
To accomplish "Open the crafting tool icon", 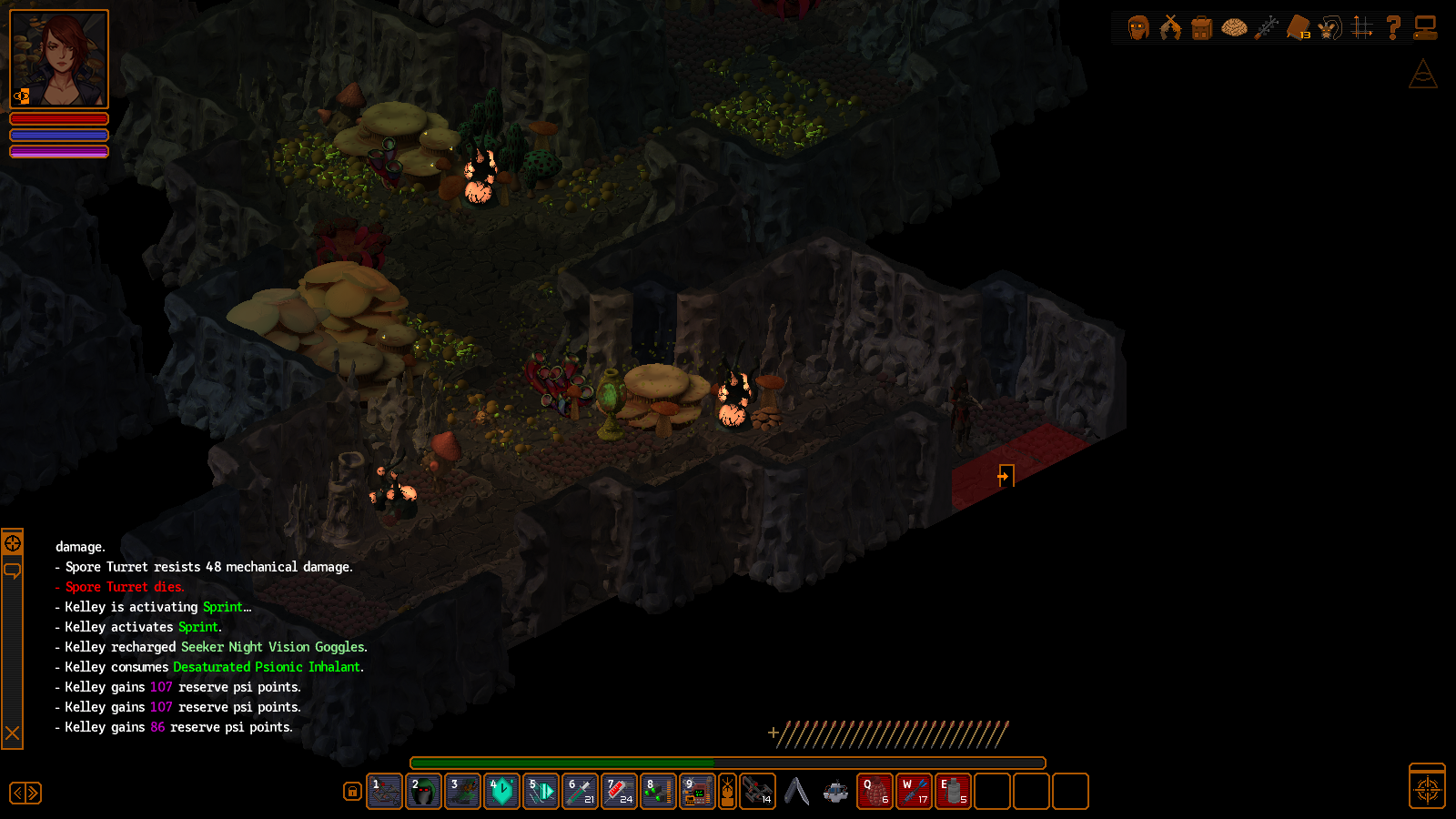I will pyautogui.click(x=1266, y=28).
